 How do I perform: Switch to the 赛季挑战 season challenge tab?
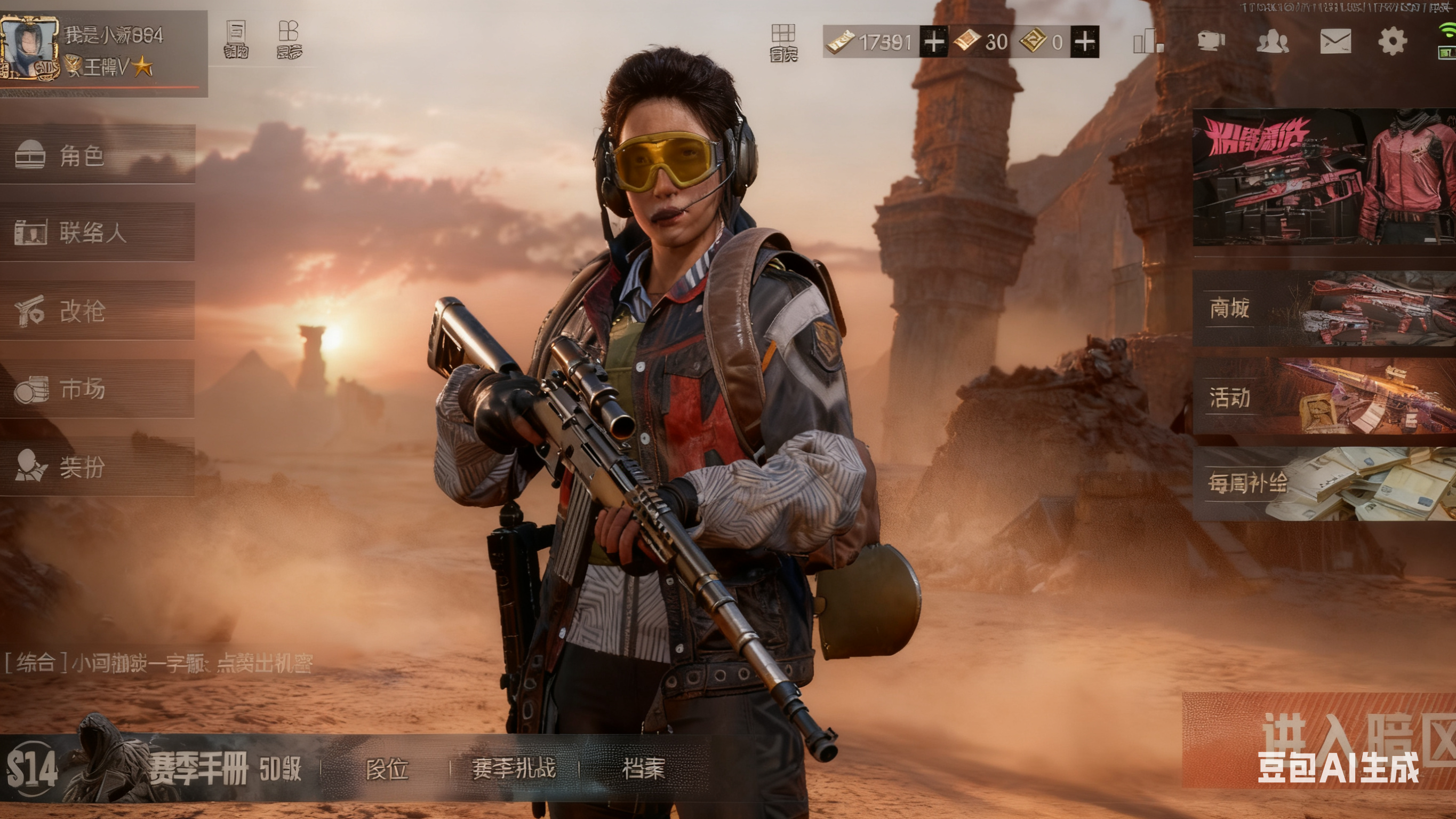[x=513, y=769]
